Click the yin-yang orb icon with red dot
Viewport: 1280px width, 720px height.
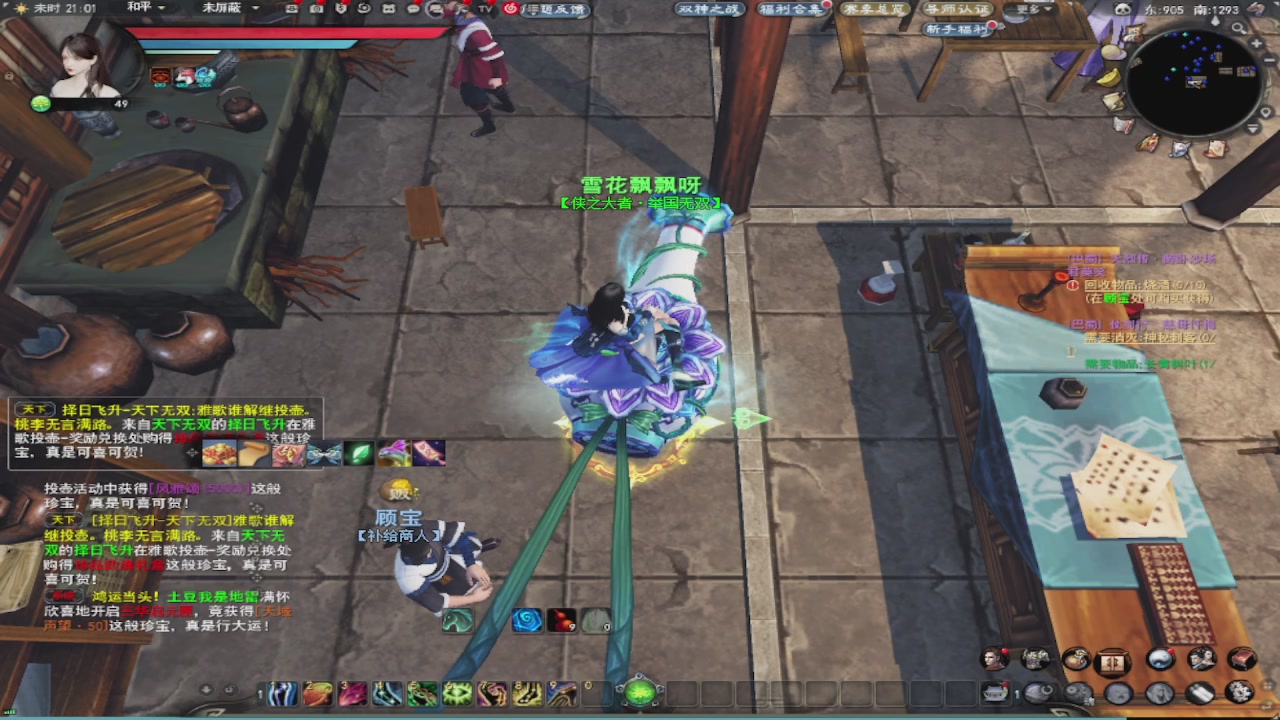[x=1159, y=659]
